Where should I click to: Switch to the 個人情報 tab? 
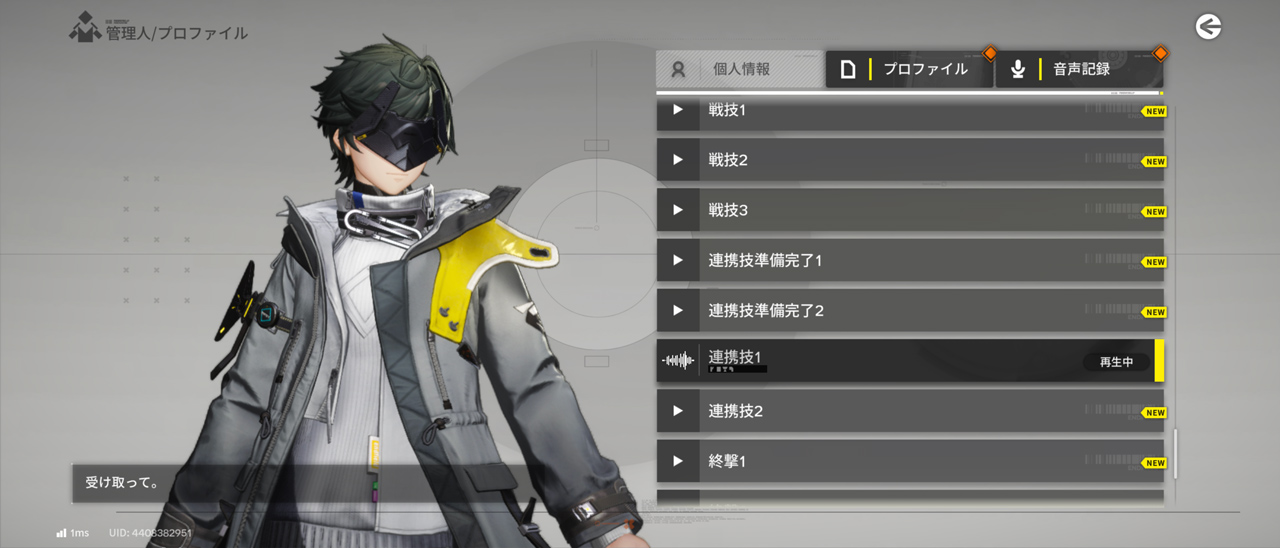coord(740,69)
